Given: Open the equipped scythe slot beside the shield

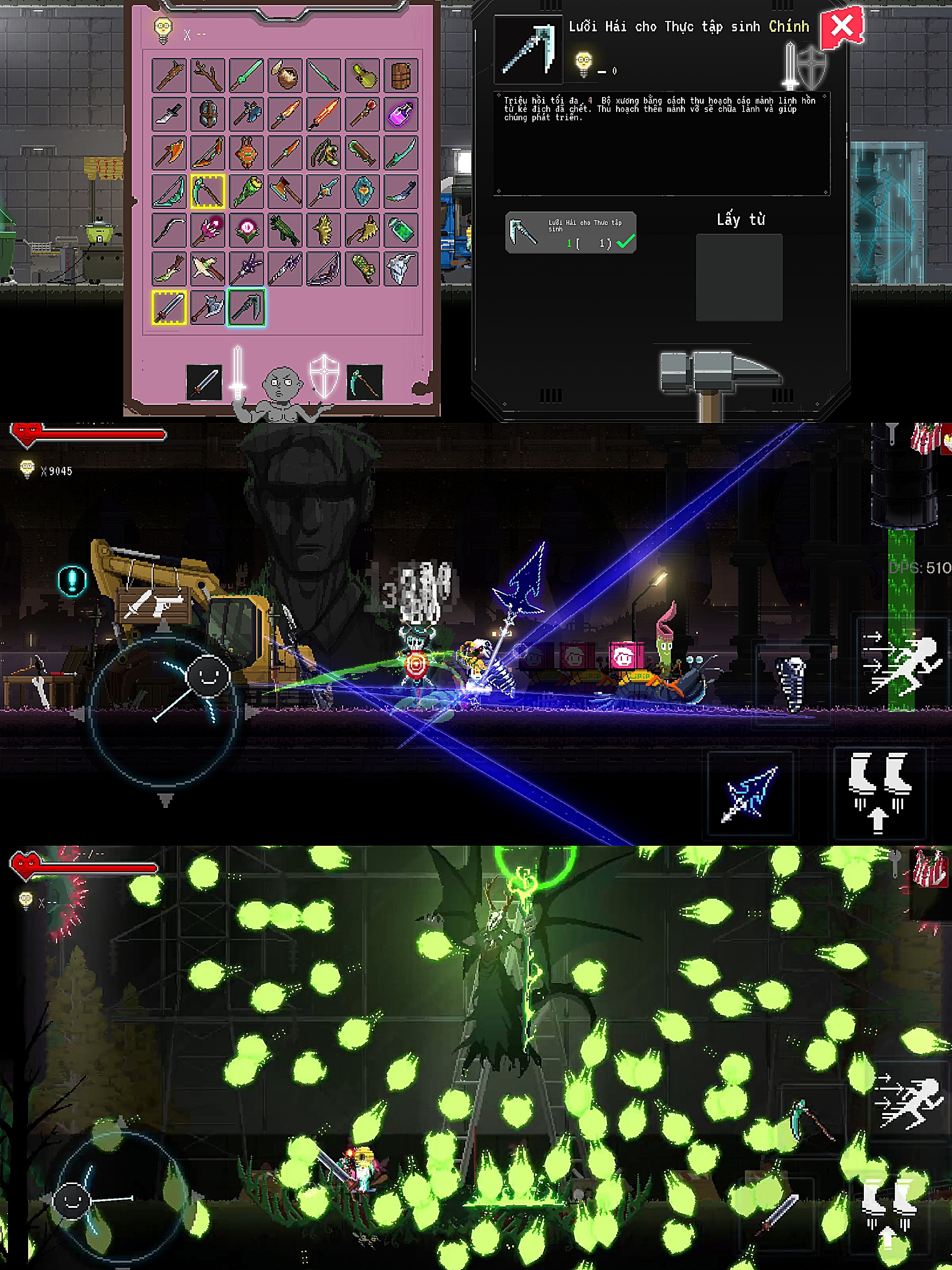Looking at the screenshot, I should tap(364, 381).
